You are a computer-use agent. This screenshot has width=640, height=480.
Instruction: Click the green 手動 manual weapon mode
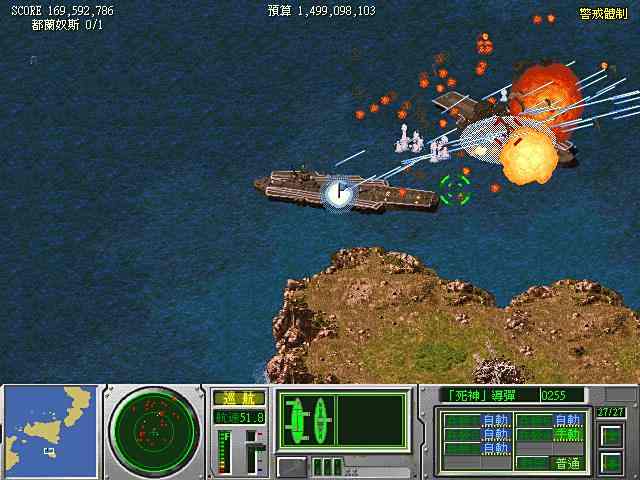point(566,434)
